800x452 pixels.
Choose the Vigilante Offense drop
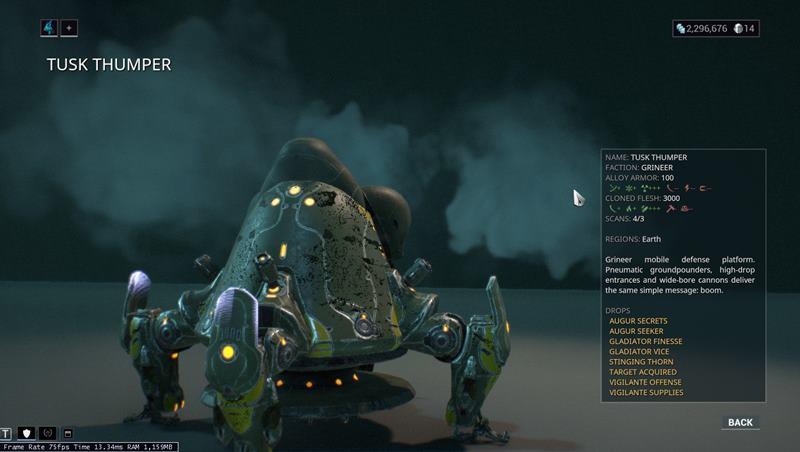click(x=645, y=382)
